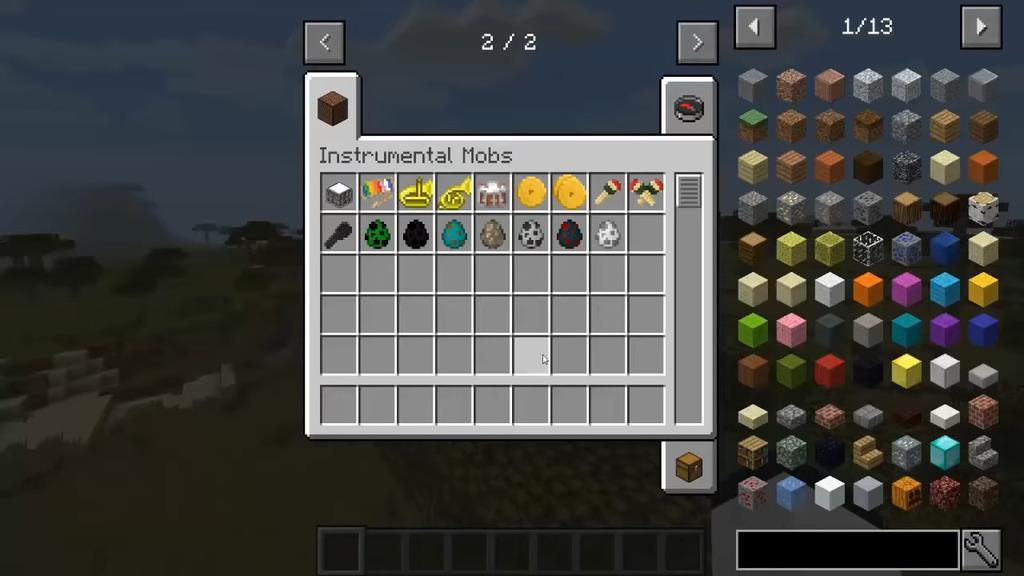Screen dimensions: 1024x576
Task: Focus the JEI item search box
Action: tap(847, 550)
